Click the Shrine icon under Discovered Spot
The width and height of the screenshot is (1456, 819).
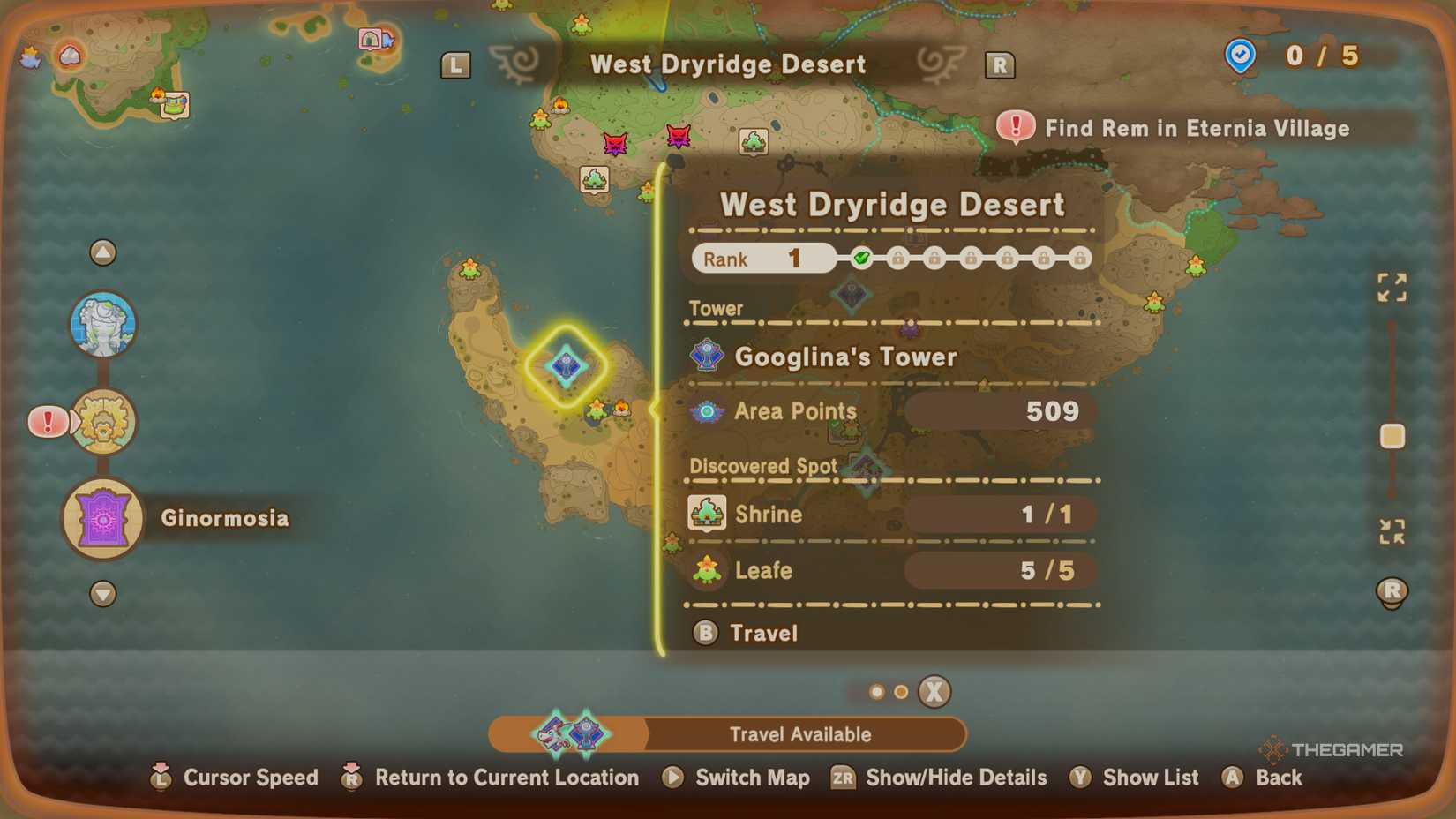coord(705,512)
